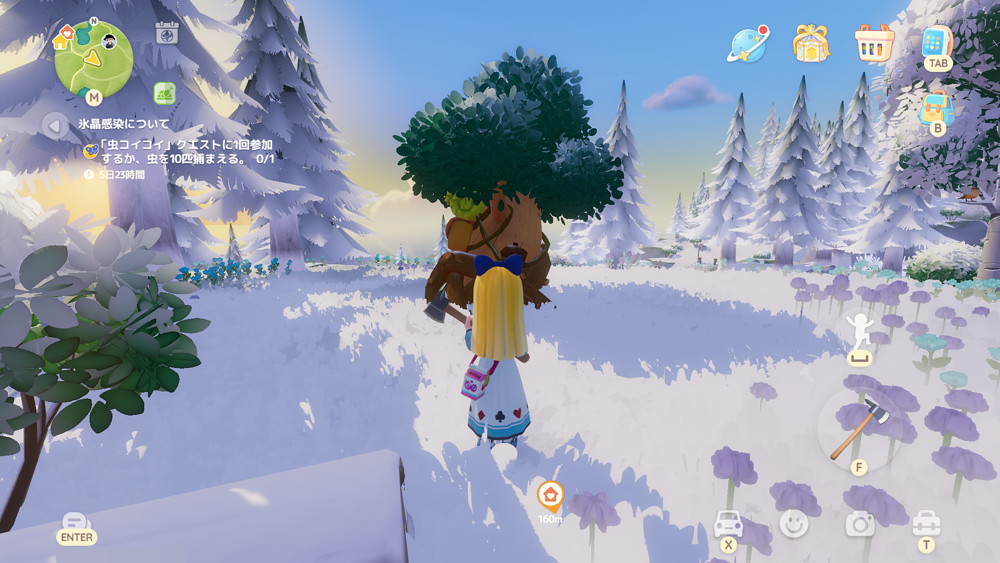Open the planet icon with red notification
Image resolution: width=1000 pixels, height=563 pixels.
pos(748,43)
